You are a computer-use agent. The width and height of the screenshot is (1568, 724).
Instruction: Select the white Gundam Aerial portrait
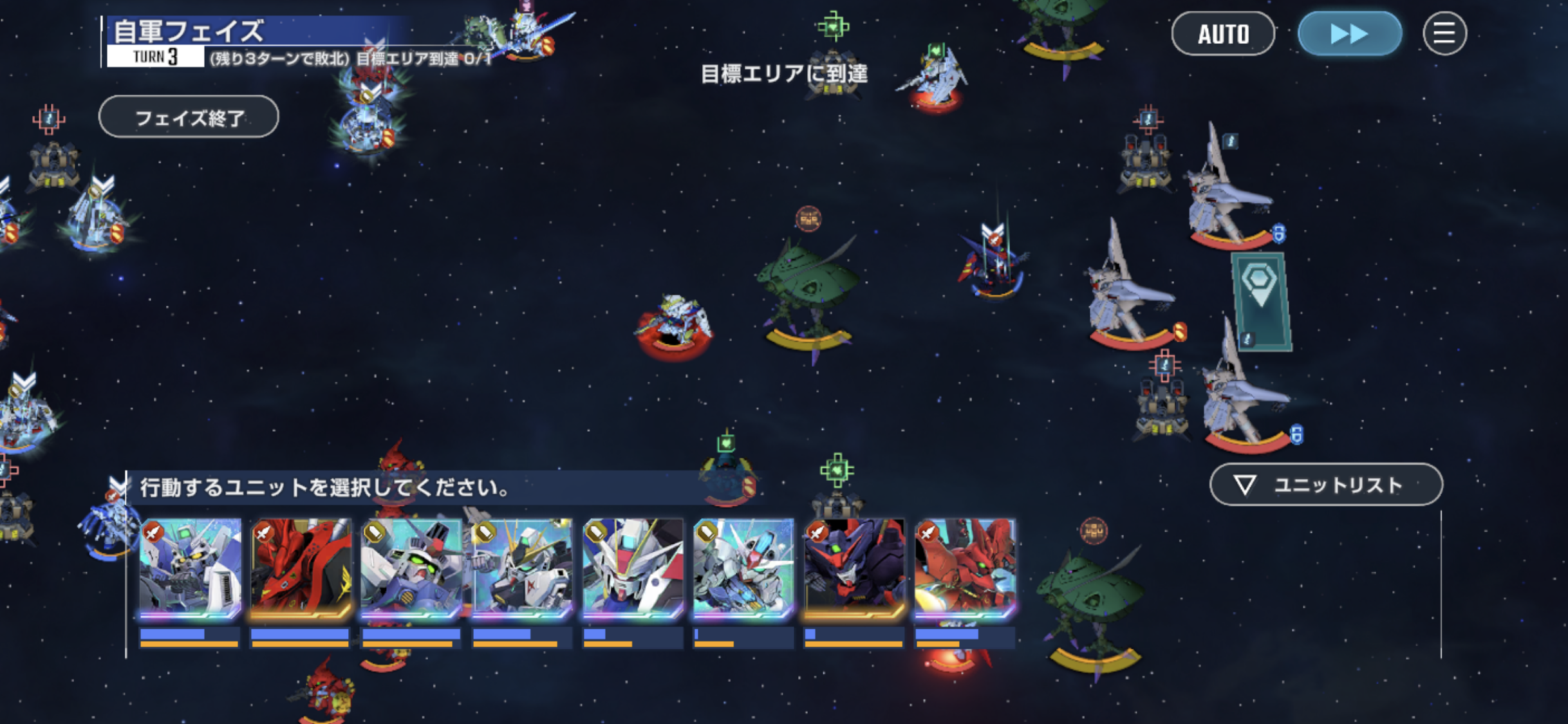pos(743,568)
